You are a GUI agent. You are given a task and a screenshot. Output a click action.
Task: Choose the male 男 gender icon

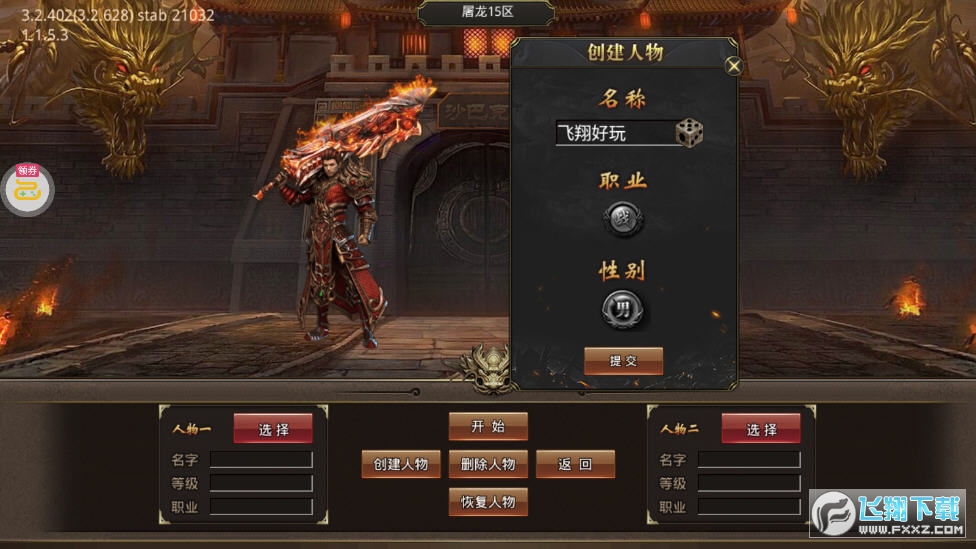pyautogui.click(x=622, y=309)
